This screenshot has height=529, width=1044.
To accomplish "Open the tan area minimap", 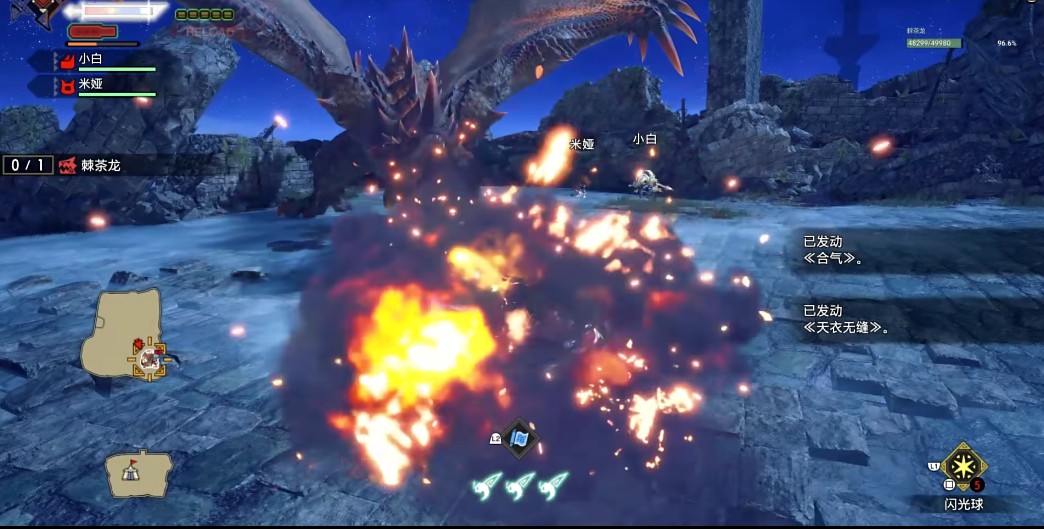I will [x=126, y=334].
